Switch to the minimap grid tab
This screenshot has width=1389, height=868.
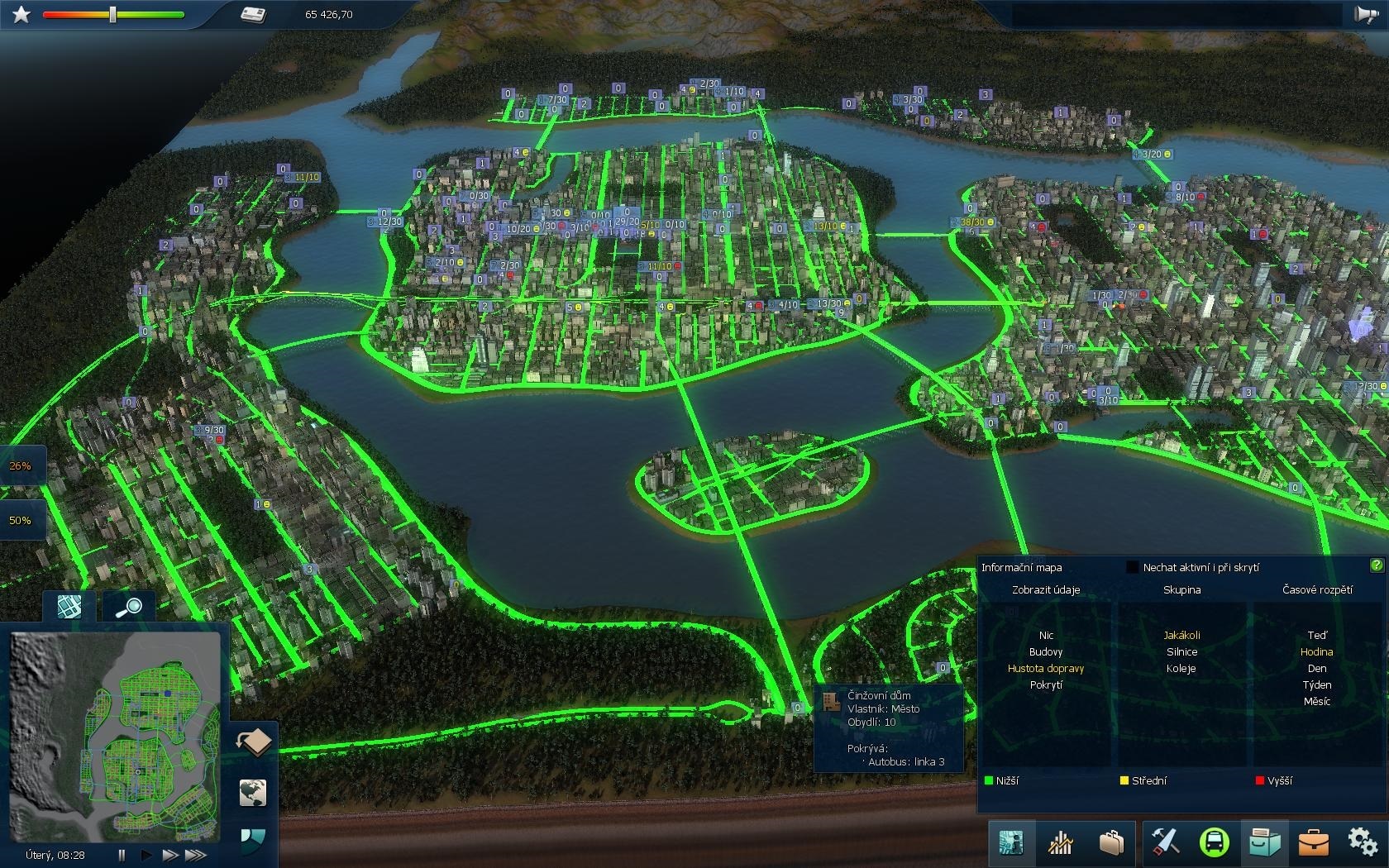[69, 607]
